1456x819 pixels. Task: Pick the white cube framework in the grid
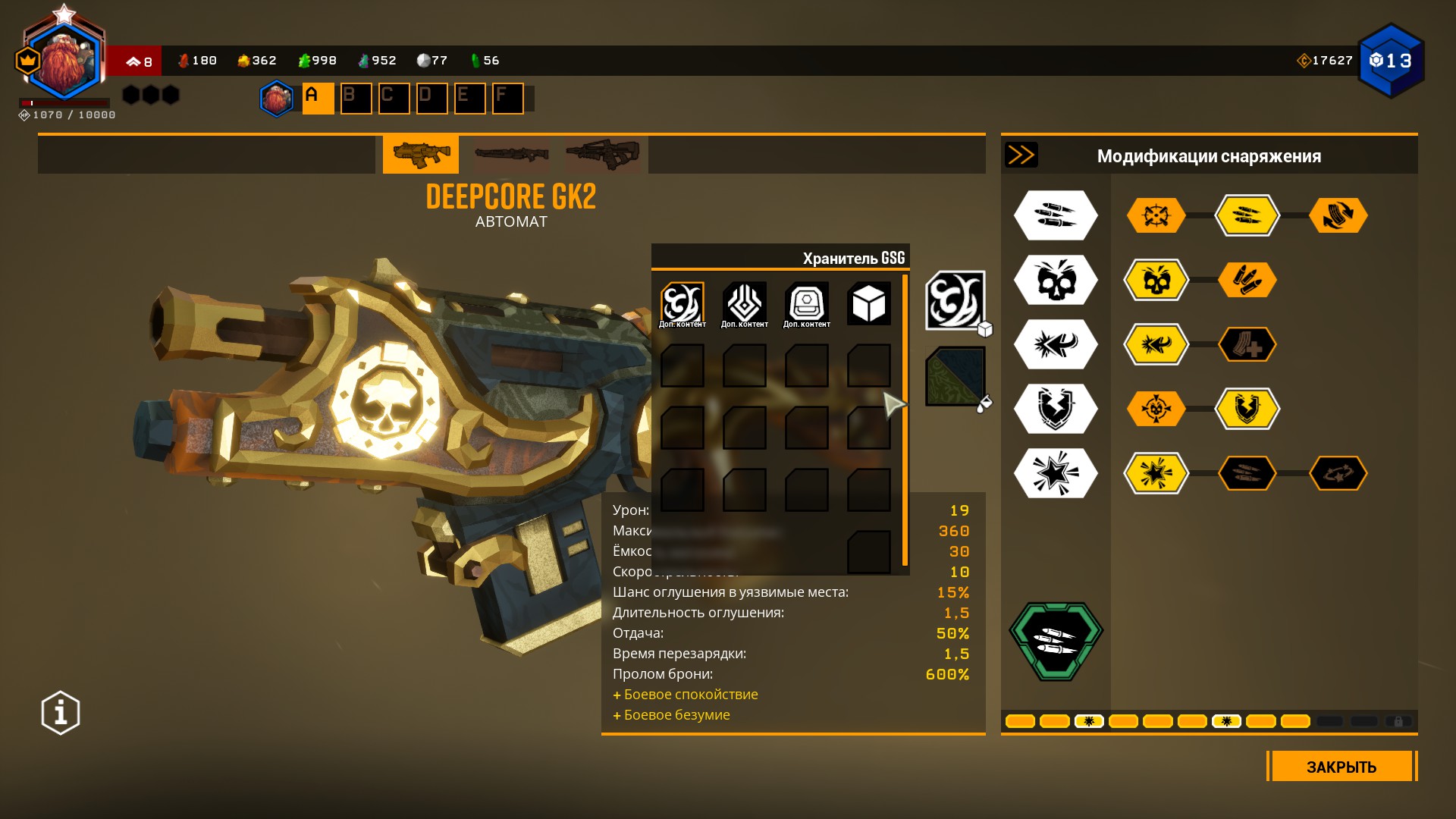click(868, 304)
